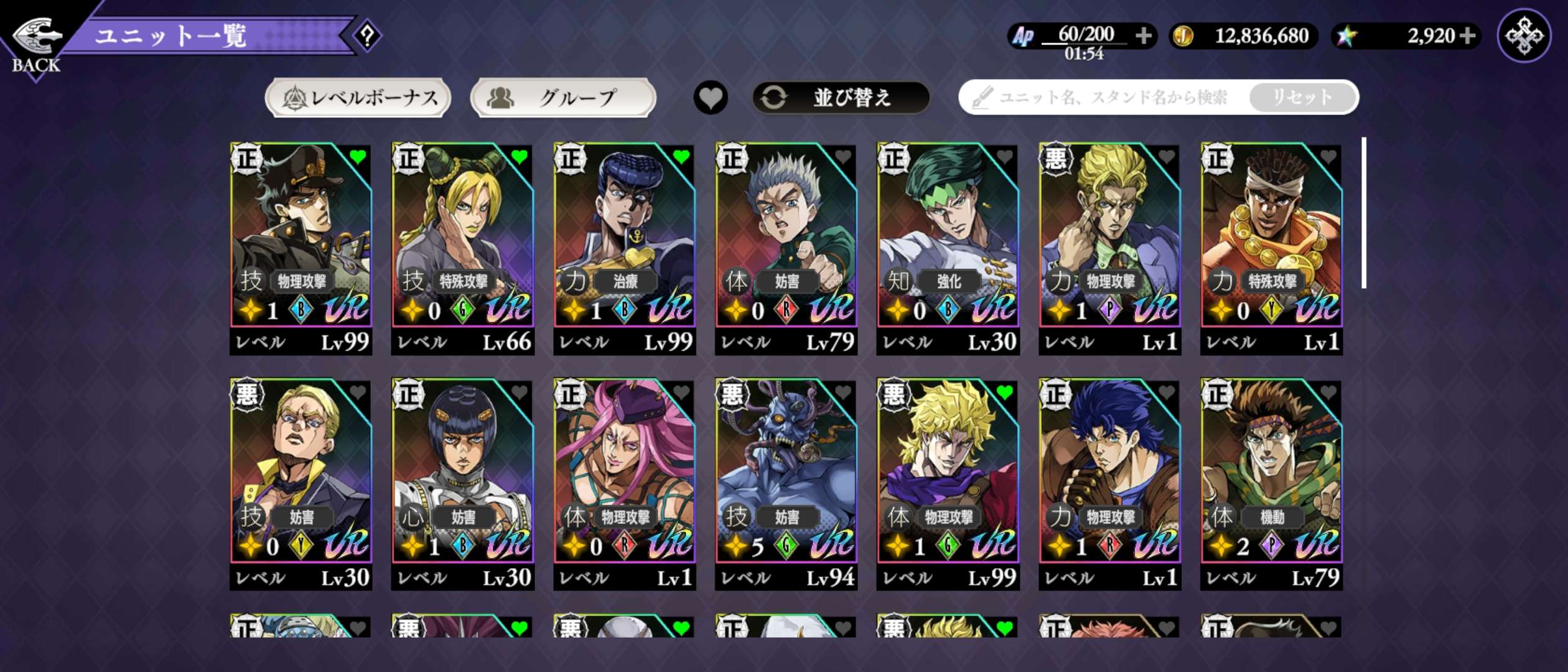Add AP with the plus button

(x=1143, y=36)
